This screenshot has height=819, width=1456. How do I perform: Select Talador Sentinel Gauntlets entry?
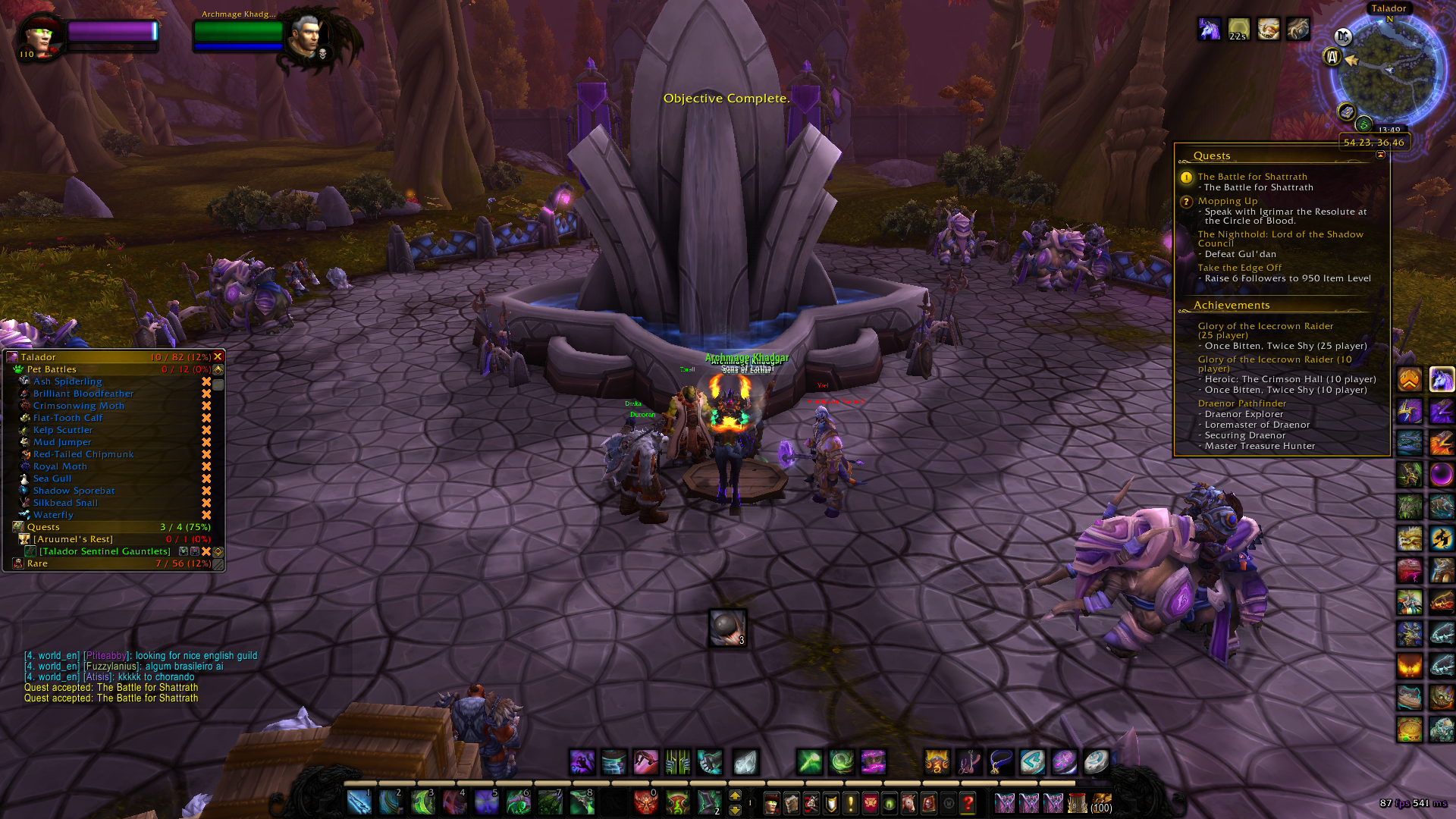105,551
